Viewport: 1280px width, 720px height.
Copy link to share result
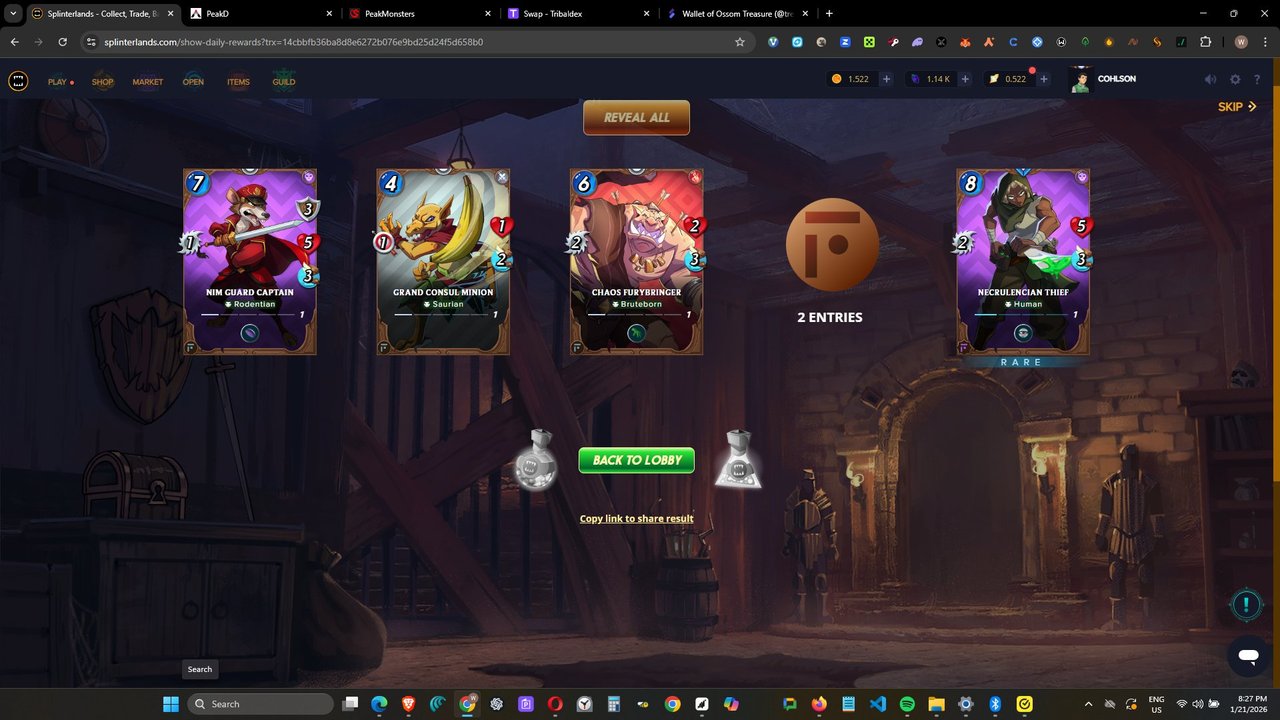(636, 519)
